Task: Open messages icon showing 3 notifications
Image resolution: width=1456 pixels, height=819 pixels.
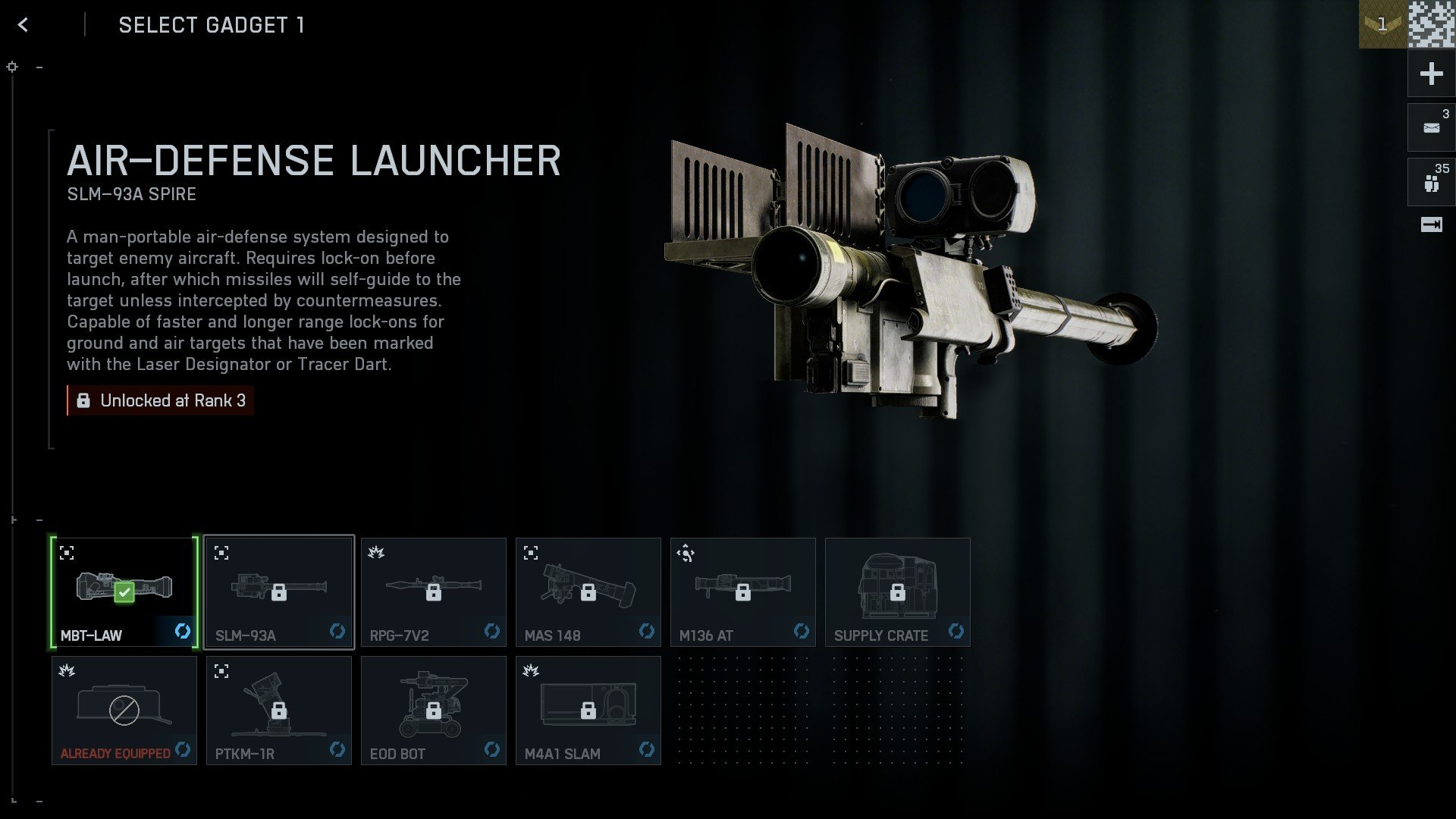Action: click(x=1430, y=127)
